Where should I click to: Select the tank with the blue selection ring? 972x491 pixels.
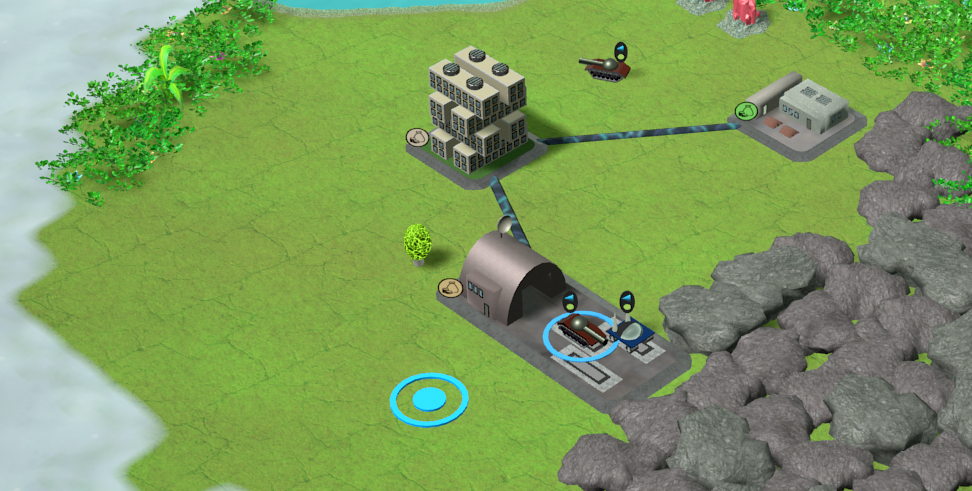581,331
